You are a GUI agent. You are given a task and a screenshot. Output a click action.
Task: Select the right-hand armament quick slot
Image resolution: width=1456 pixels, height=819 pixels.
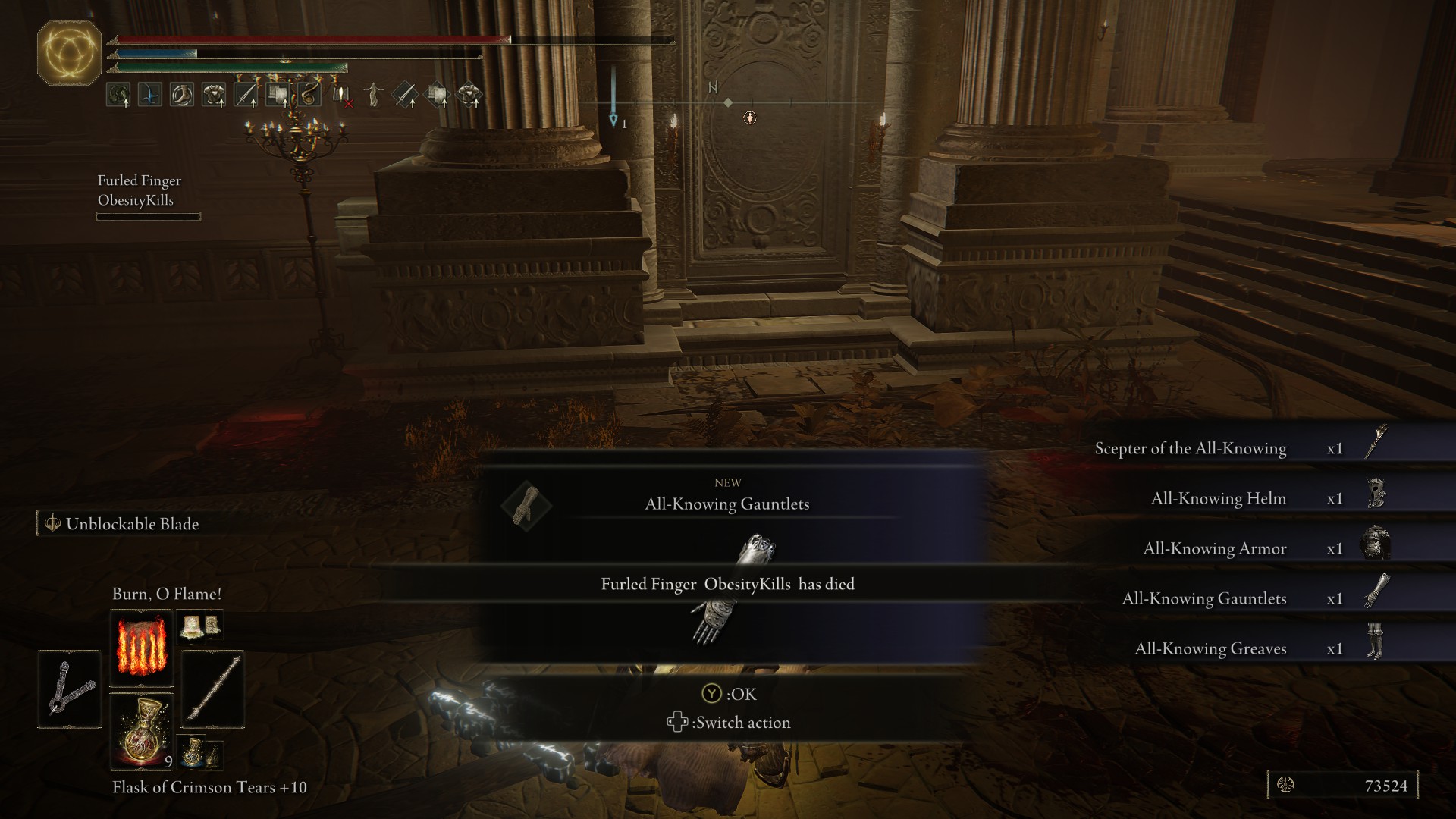coord(213,689)
